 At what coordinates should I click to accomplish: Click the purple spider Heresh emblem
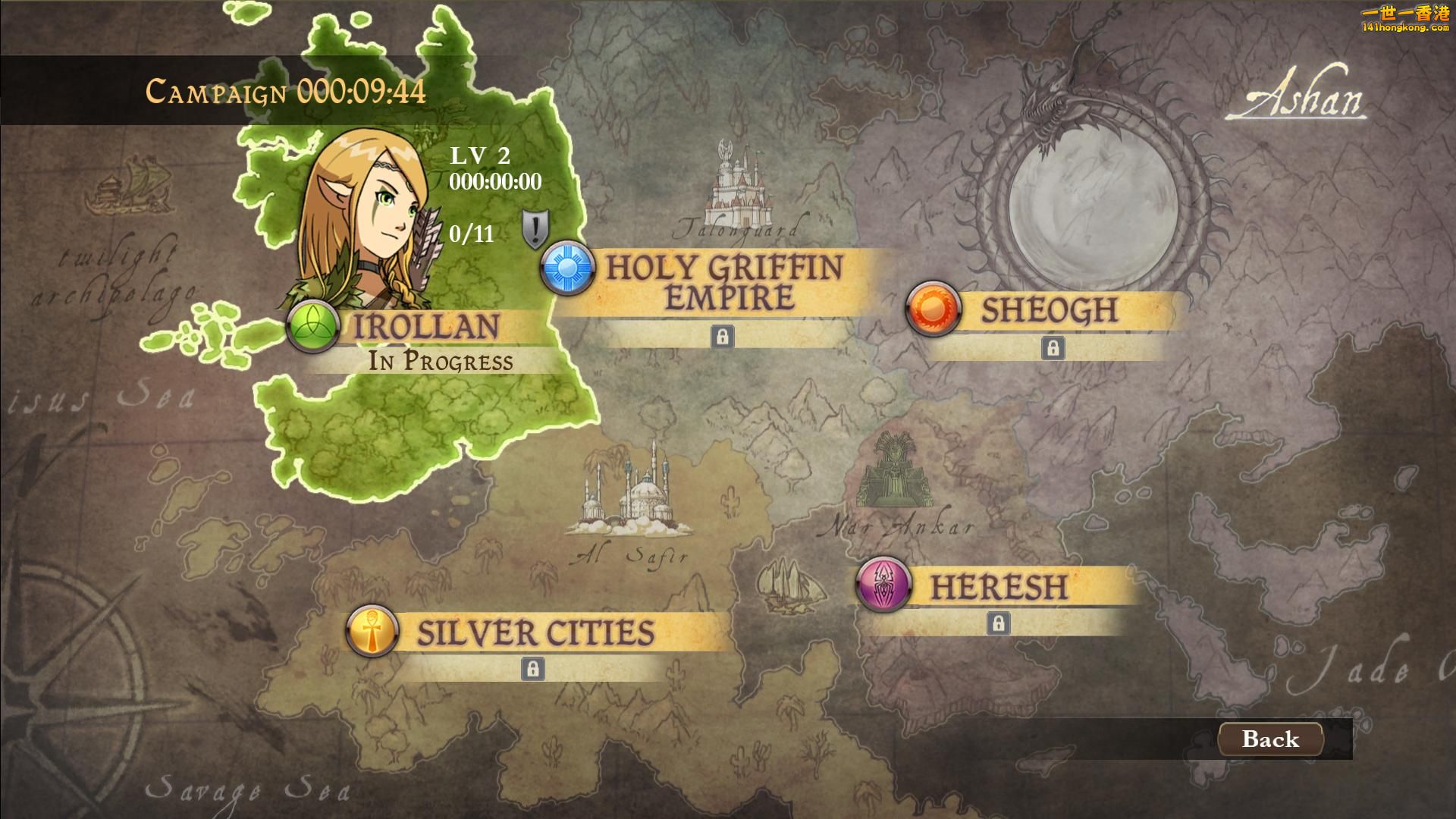coord(883,585)
